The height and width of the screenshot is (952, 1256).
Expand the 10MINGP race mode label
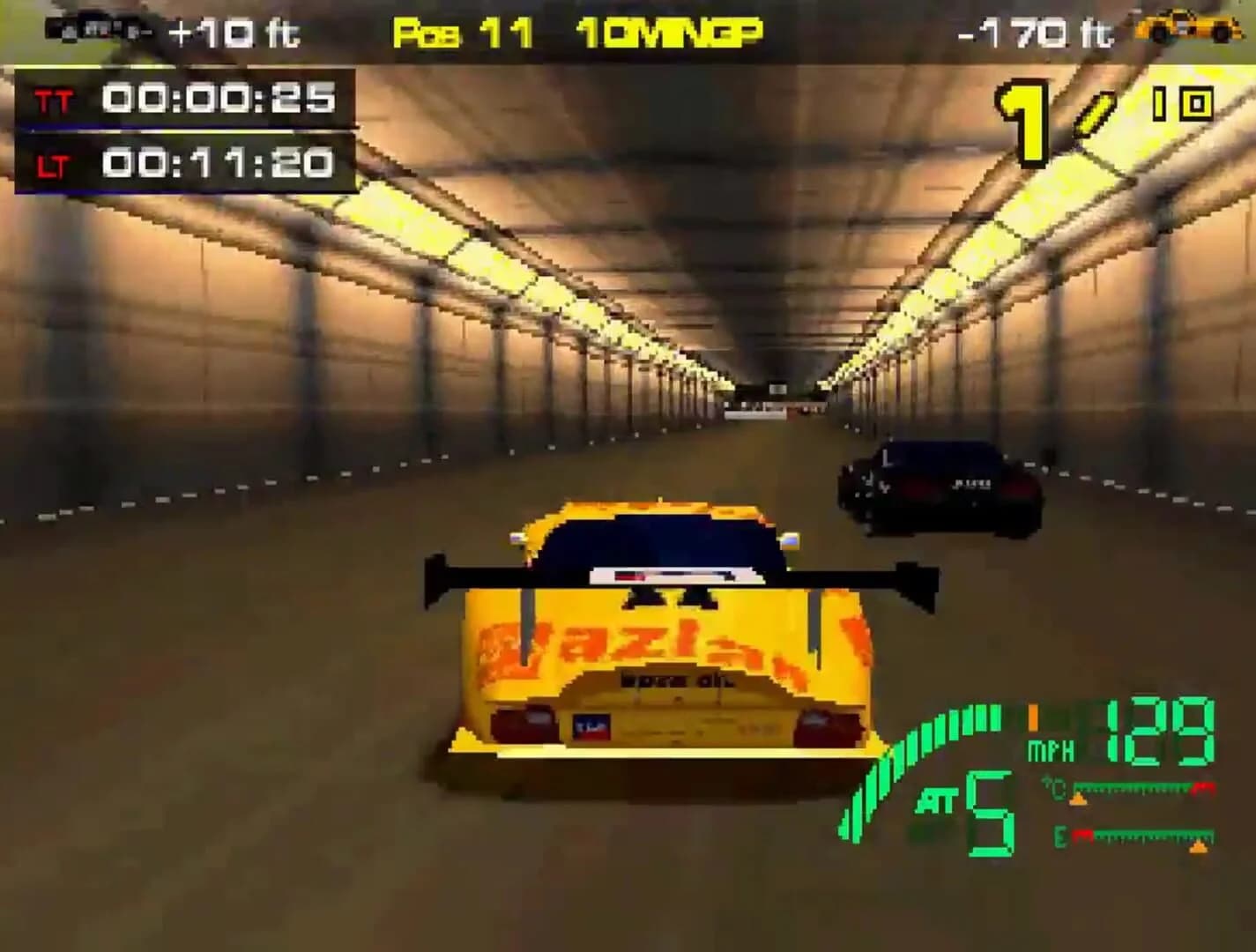668,30
